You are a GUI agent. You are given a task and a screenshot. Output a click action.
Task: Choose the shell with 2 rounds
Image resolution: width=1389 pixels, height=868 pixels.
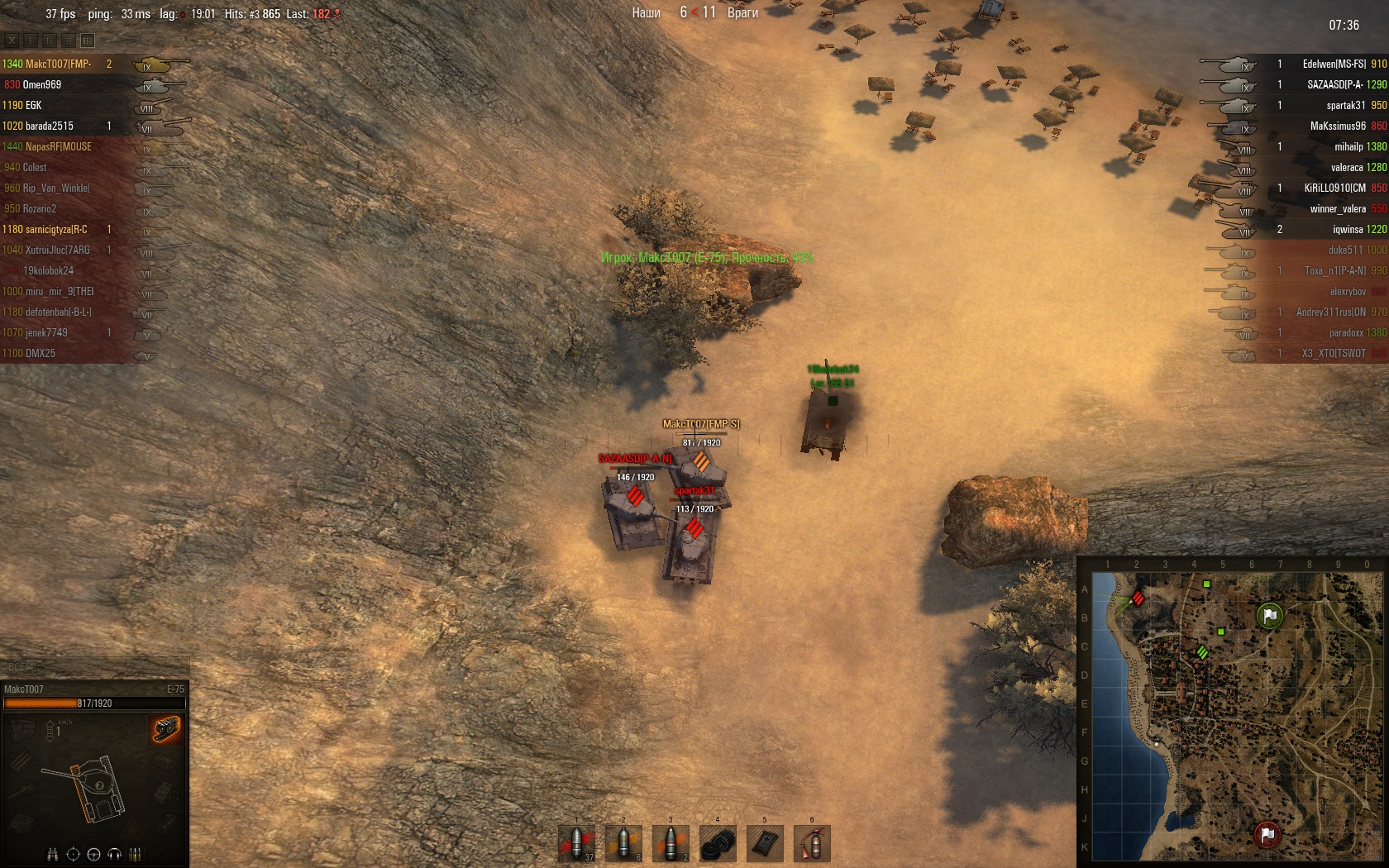671,843
